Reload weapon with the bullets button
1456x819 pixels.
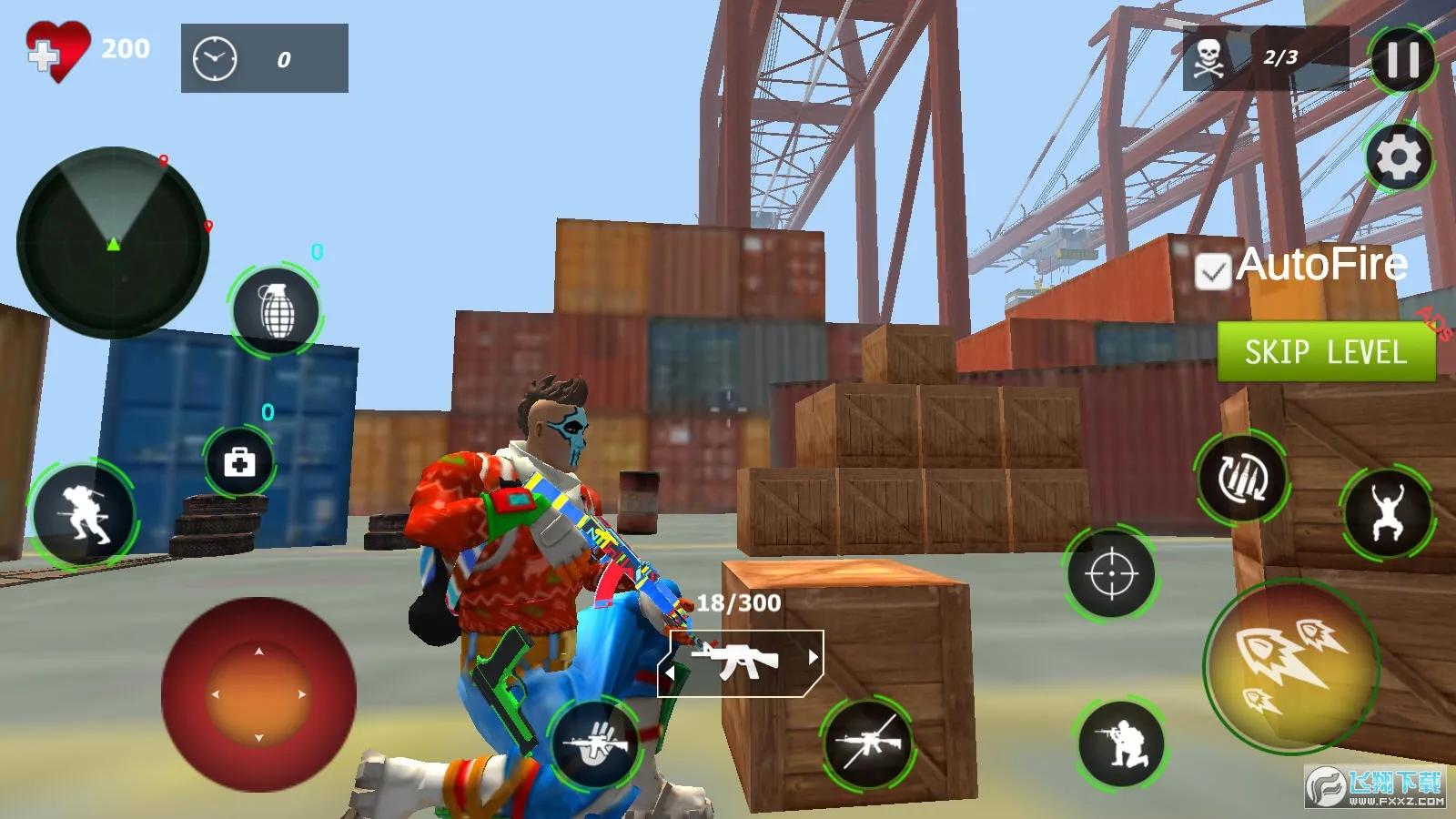(1242, 478)
